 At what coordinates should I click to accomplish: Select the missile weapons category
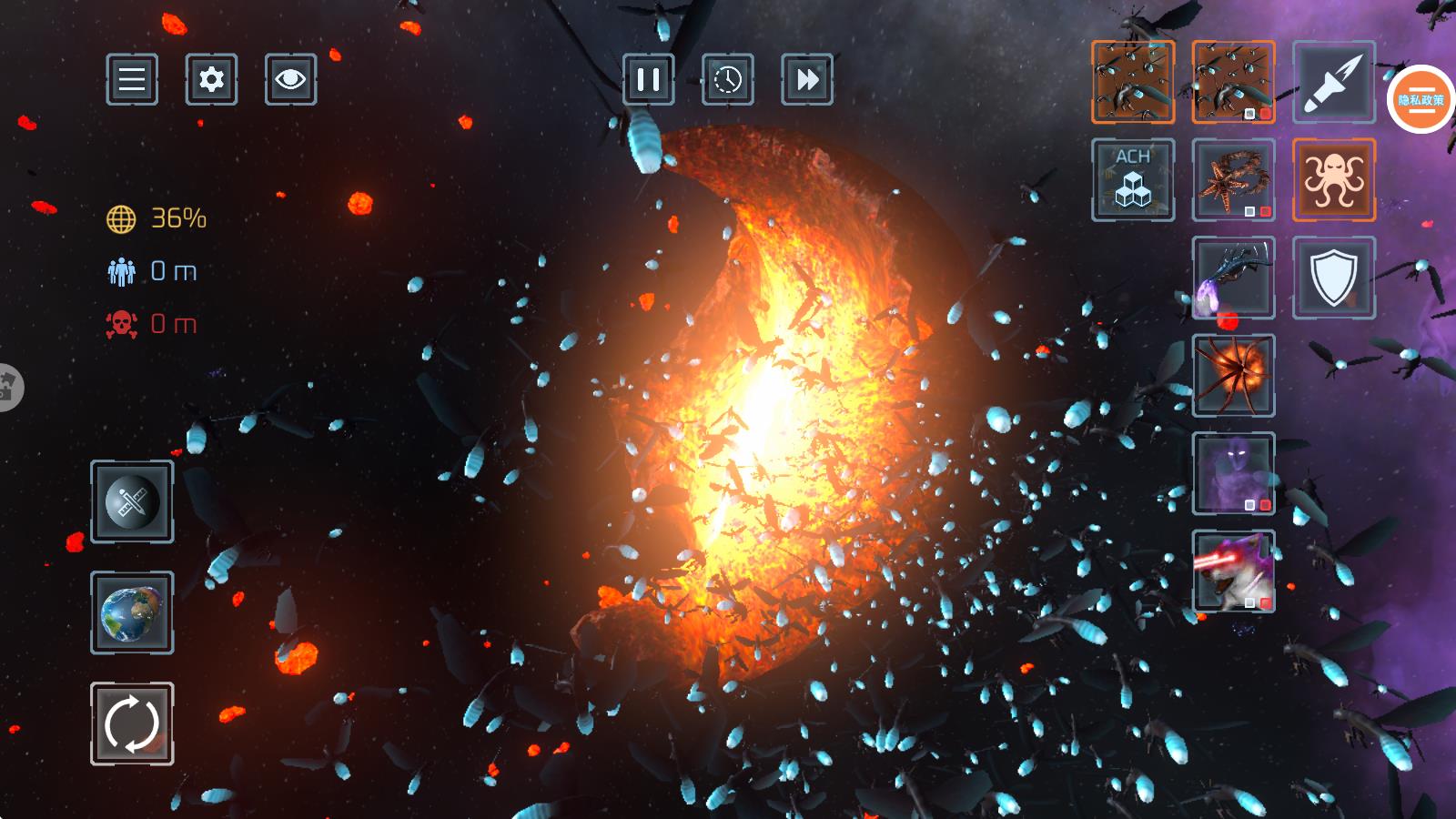(x=1333, y=82)
